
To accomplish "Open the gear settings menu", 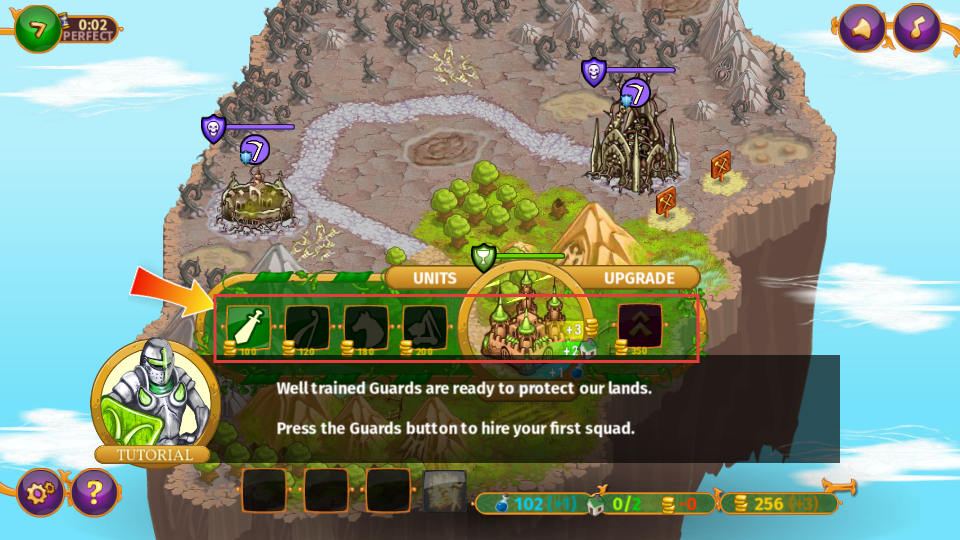I will (x=41, y=492).
